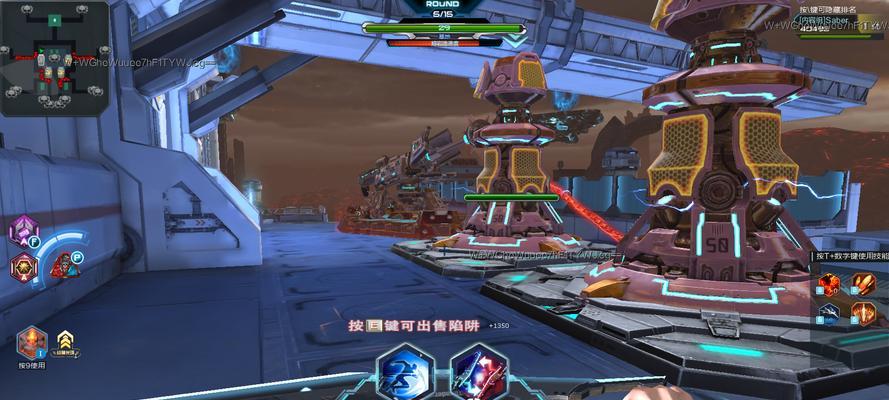Activate the red and blue weapon swap skill

478,374
